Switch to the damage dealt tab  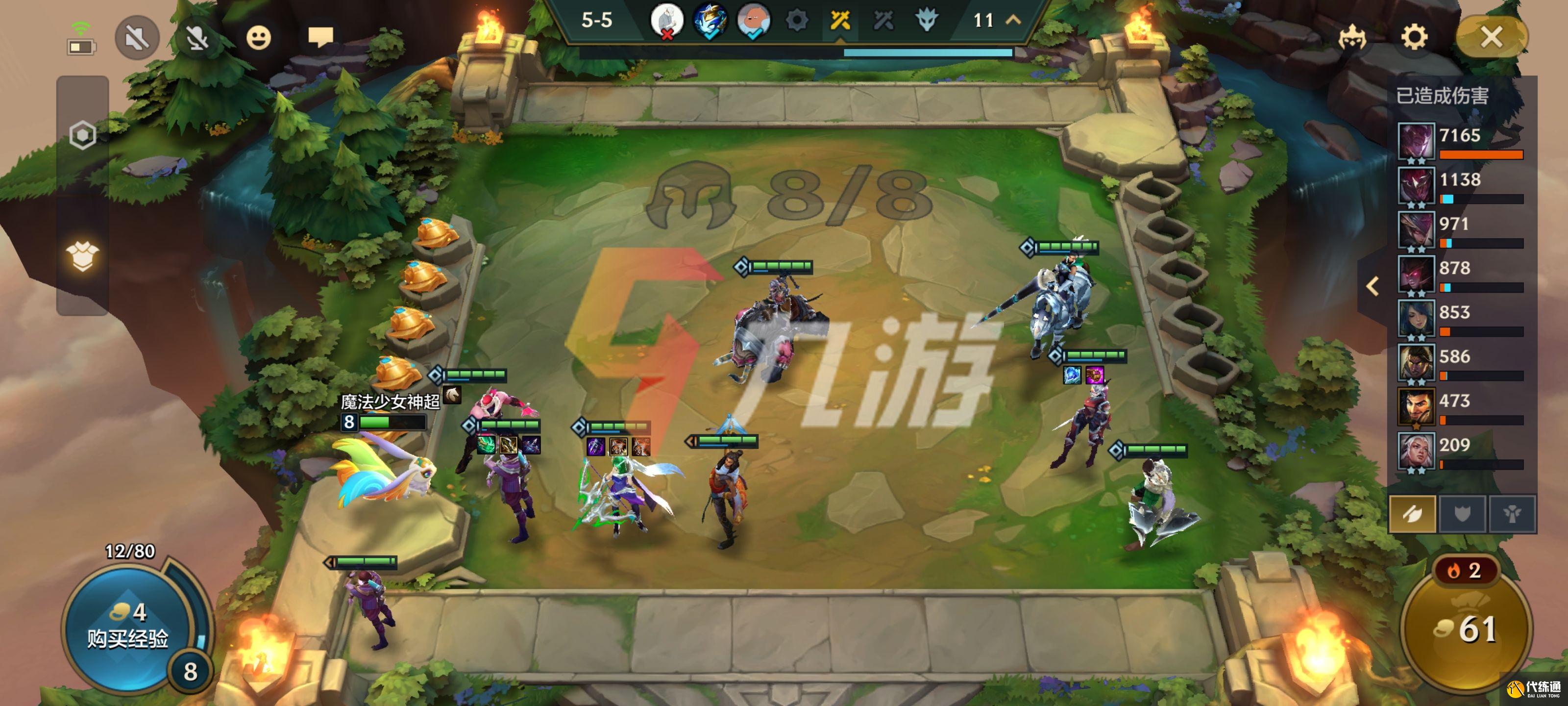click(x=1412, y=514)
